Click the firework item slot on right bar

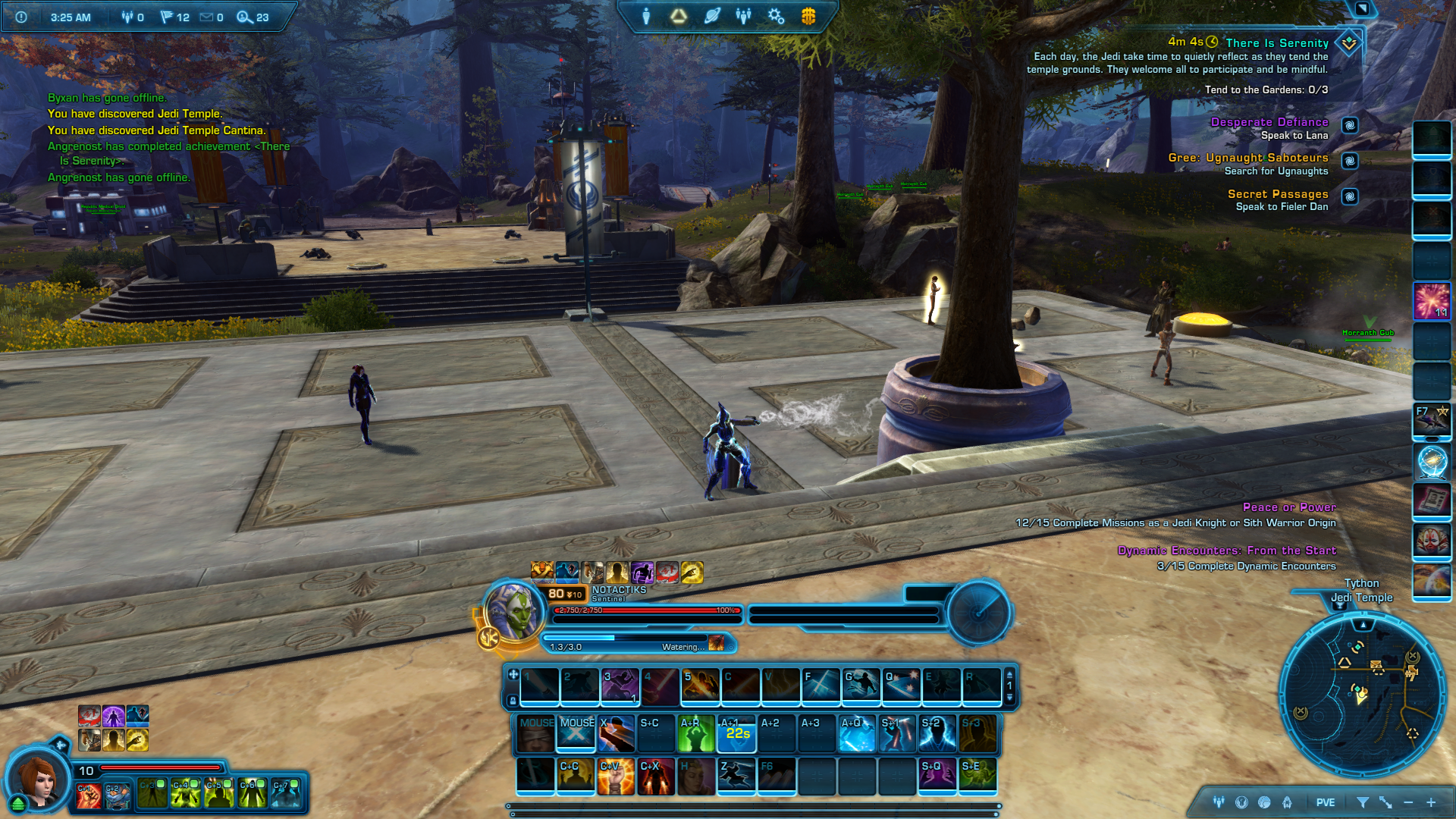[x=1432, y=301]
